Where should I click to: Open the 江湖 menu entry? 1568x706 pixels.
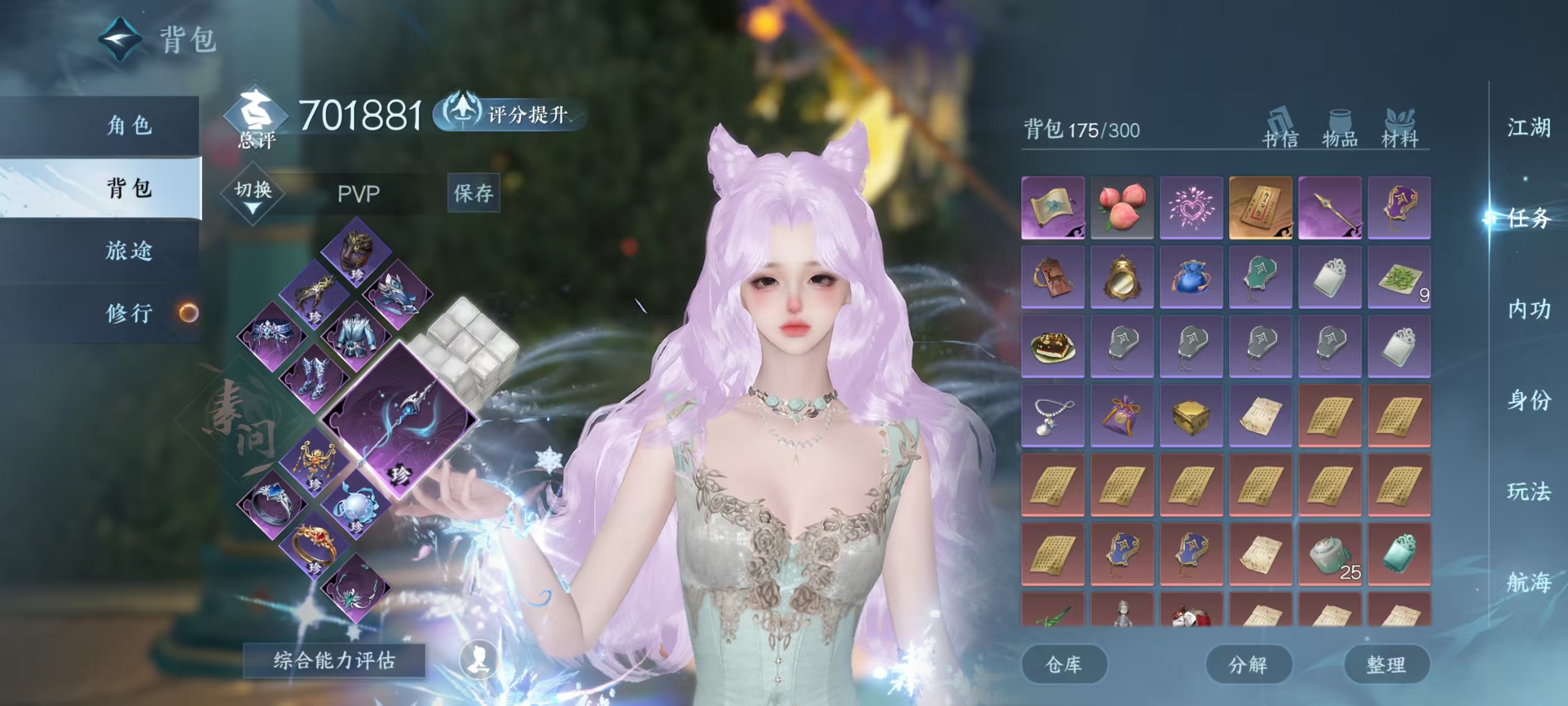tap(1528, 128)
